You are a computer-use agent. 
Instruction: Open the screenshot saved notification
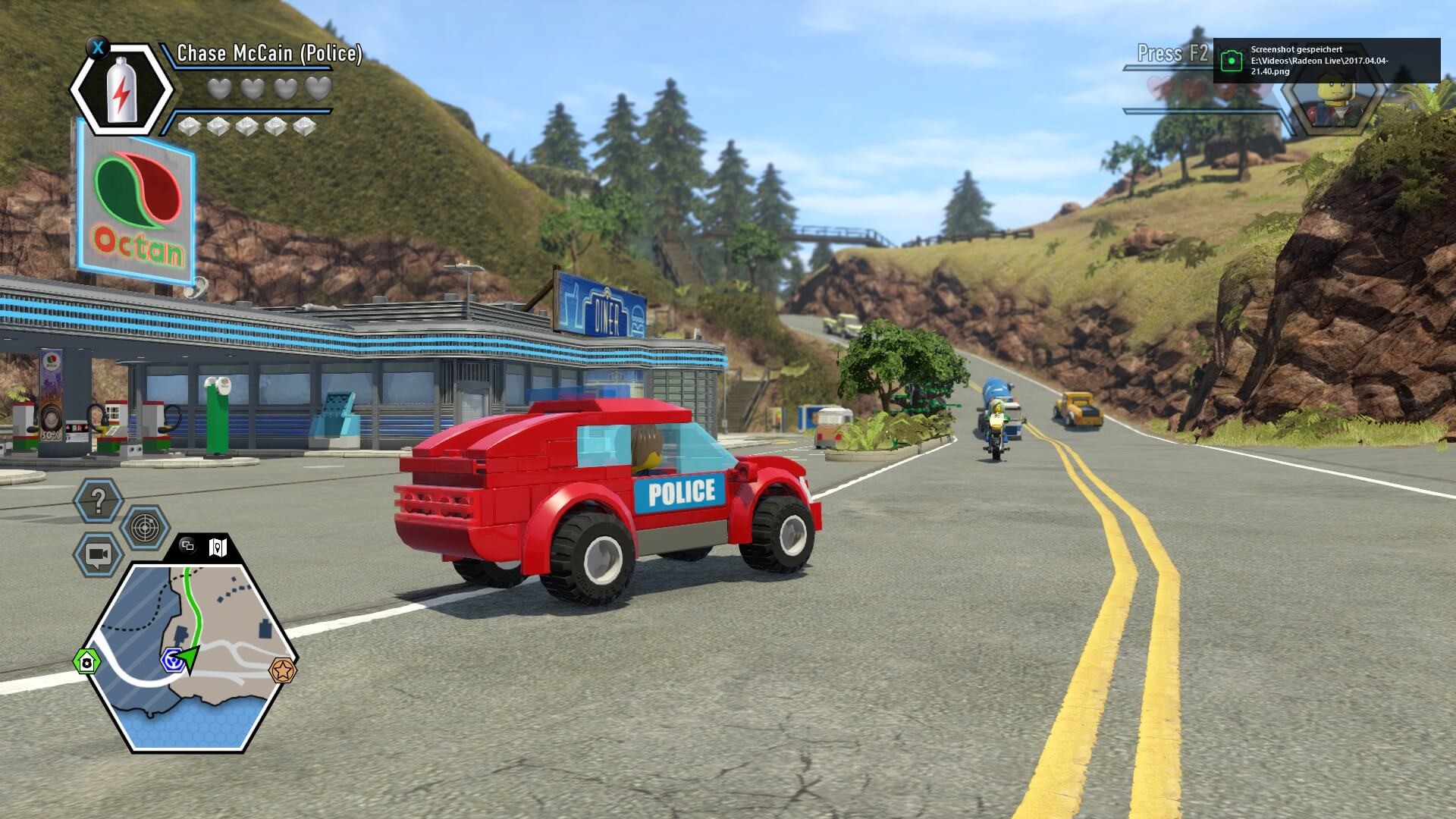tap(1326, 61)
